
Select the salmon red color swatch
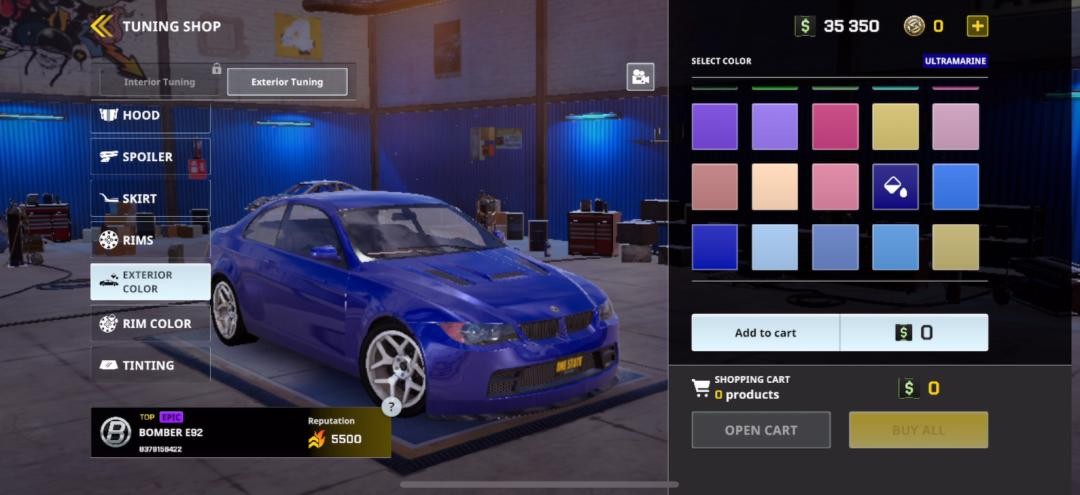(715, 187)
